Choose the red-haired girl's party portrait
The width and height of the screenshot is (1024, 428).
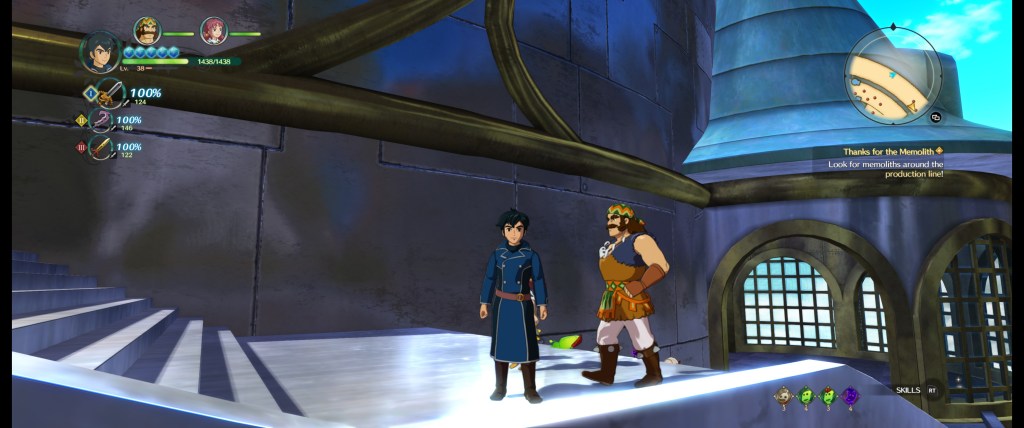click(x=213, y=31)
